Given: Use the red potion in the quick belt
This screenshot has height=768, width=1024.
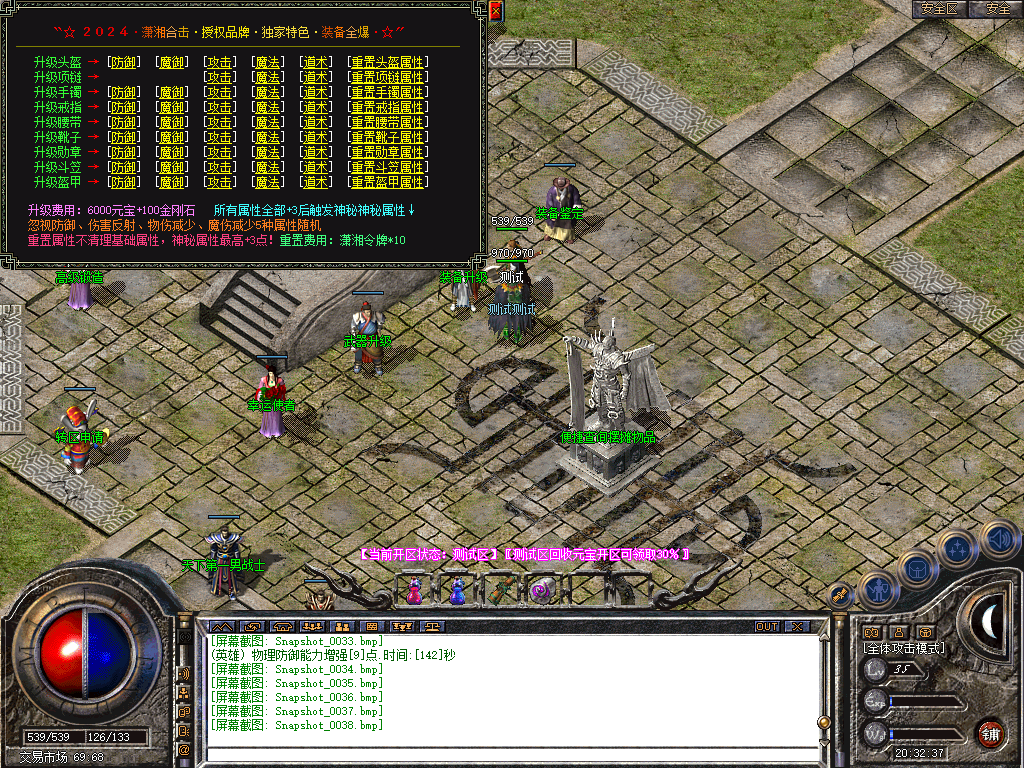Looking at the screenshot, I should (414, 592).
